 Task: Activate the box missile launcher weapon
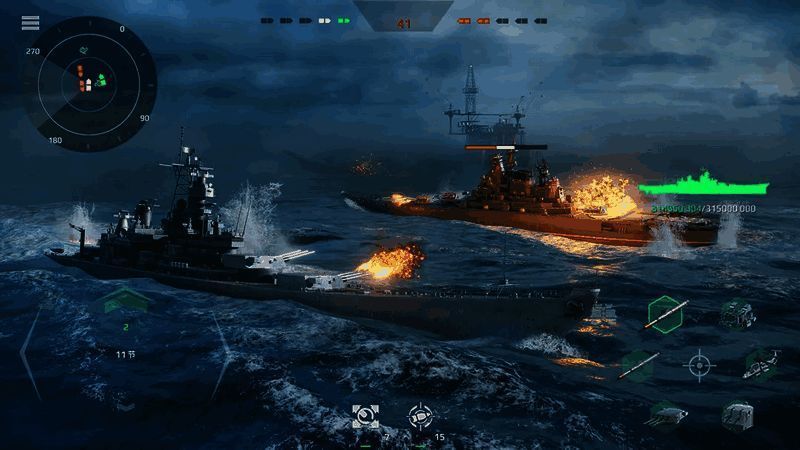[x=738, y=413]
